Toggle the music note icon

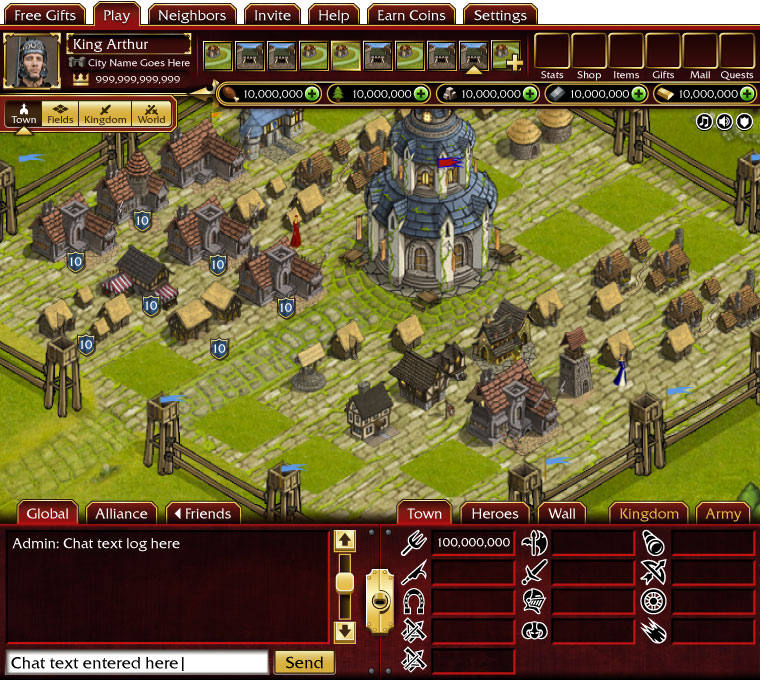705,121
